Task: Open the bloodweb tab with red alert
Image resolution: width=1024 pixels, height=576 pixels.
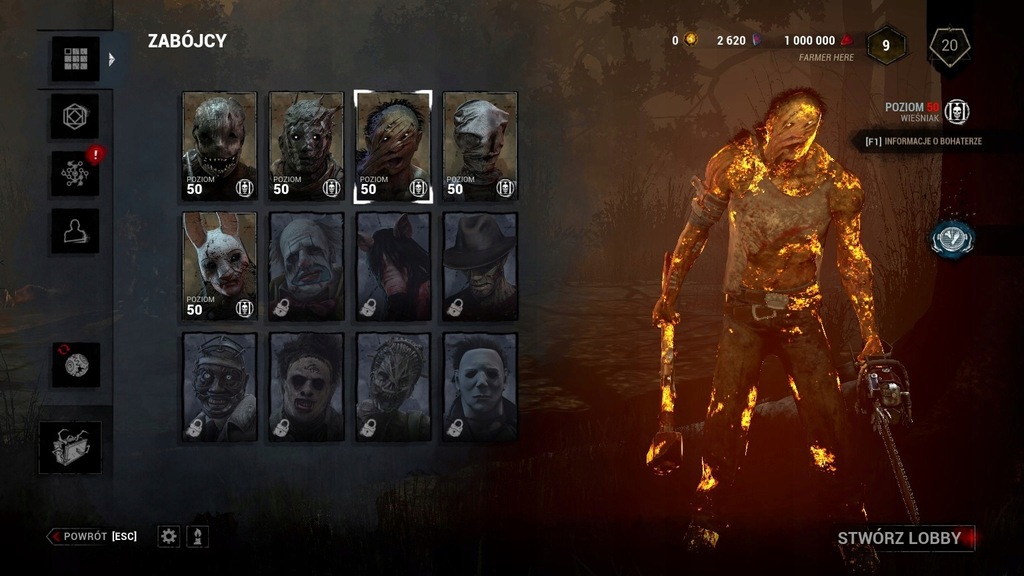Action: pyautogui.click(x=76, y=174)
